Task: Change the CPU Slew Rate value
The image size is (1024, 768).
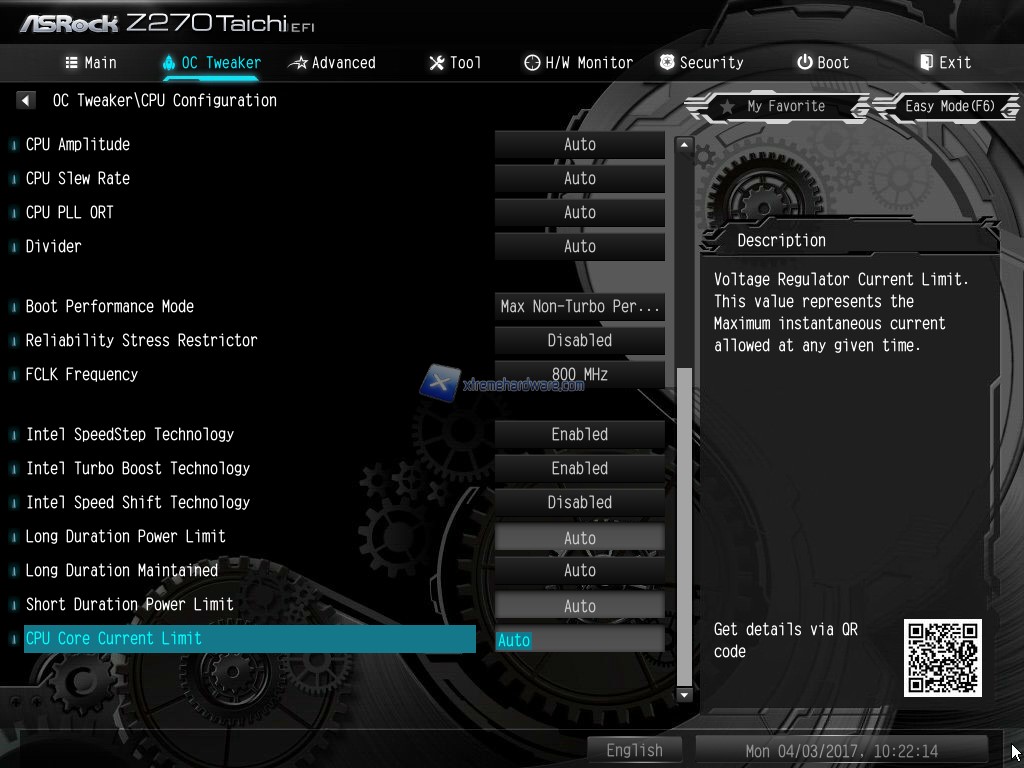Action: pos(579,179)
